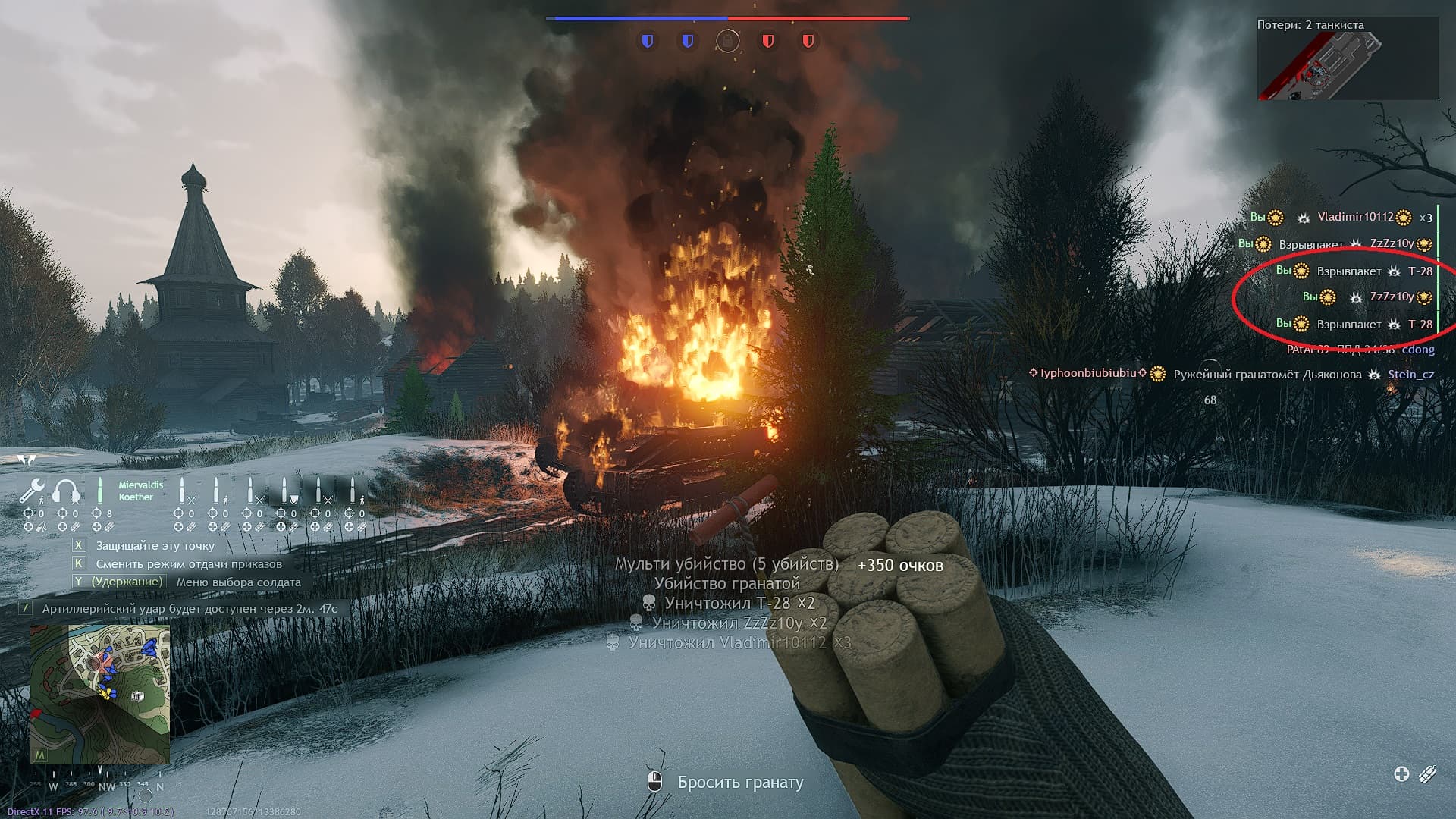This screenshot has width=1456, height=819.
Task: Open the terrain minimap
Action: point(100,694)
